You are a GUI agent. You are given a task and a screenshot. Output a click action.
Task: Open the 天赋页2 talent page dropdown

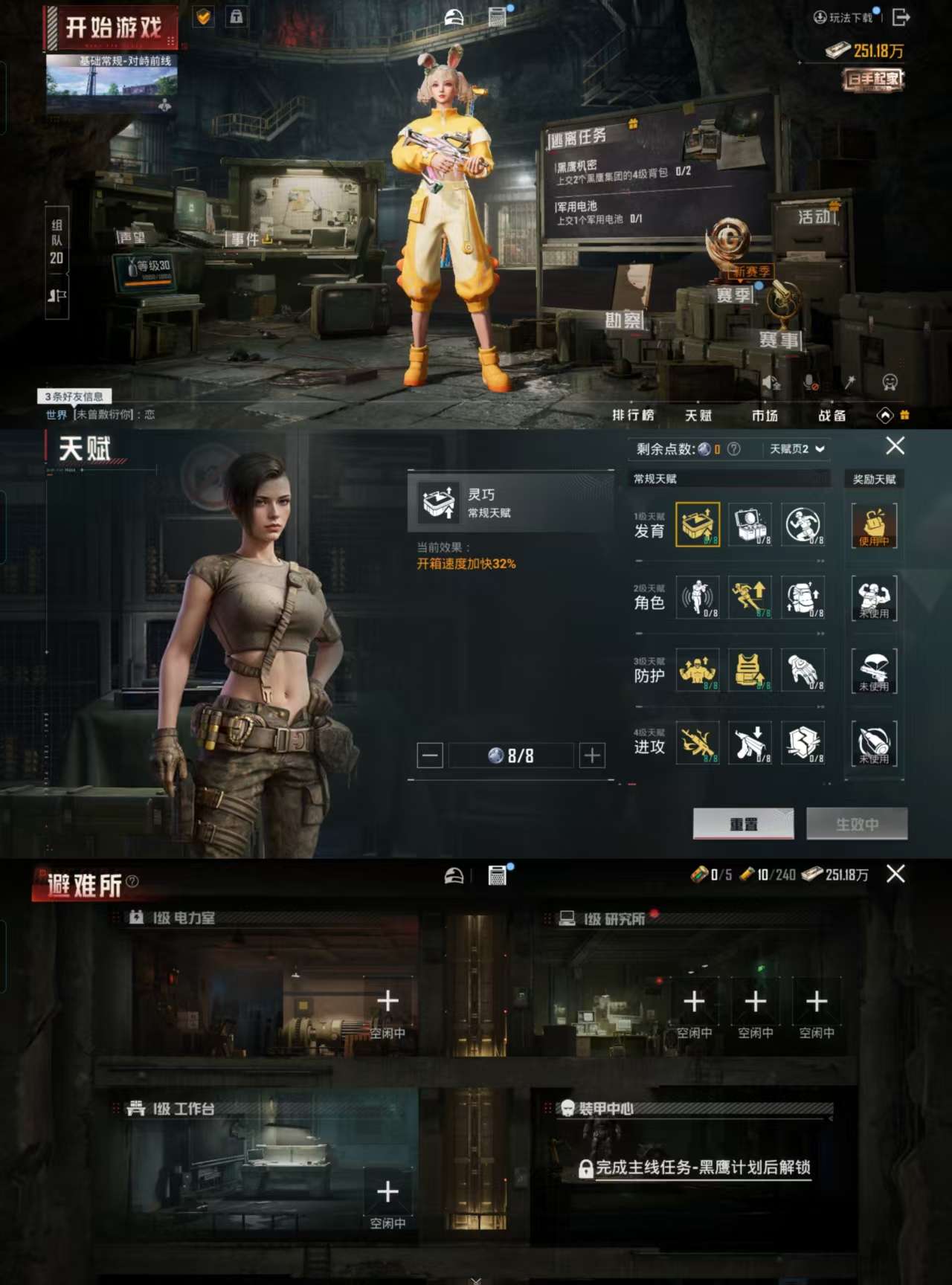point(791,449)
